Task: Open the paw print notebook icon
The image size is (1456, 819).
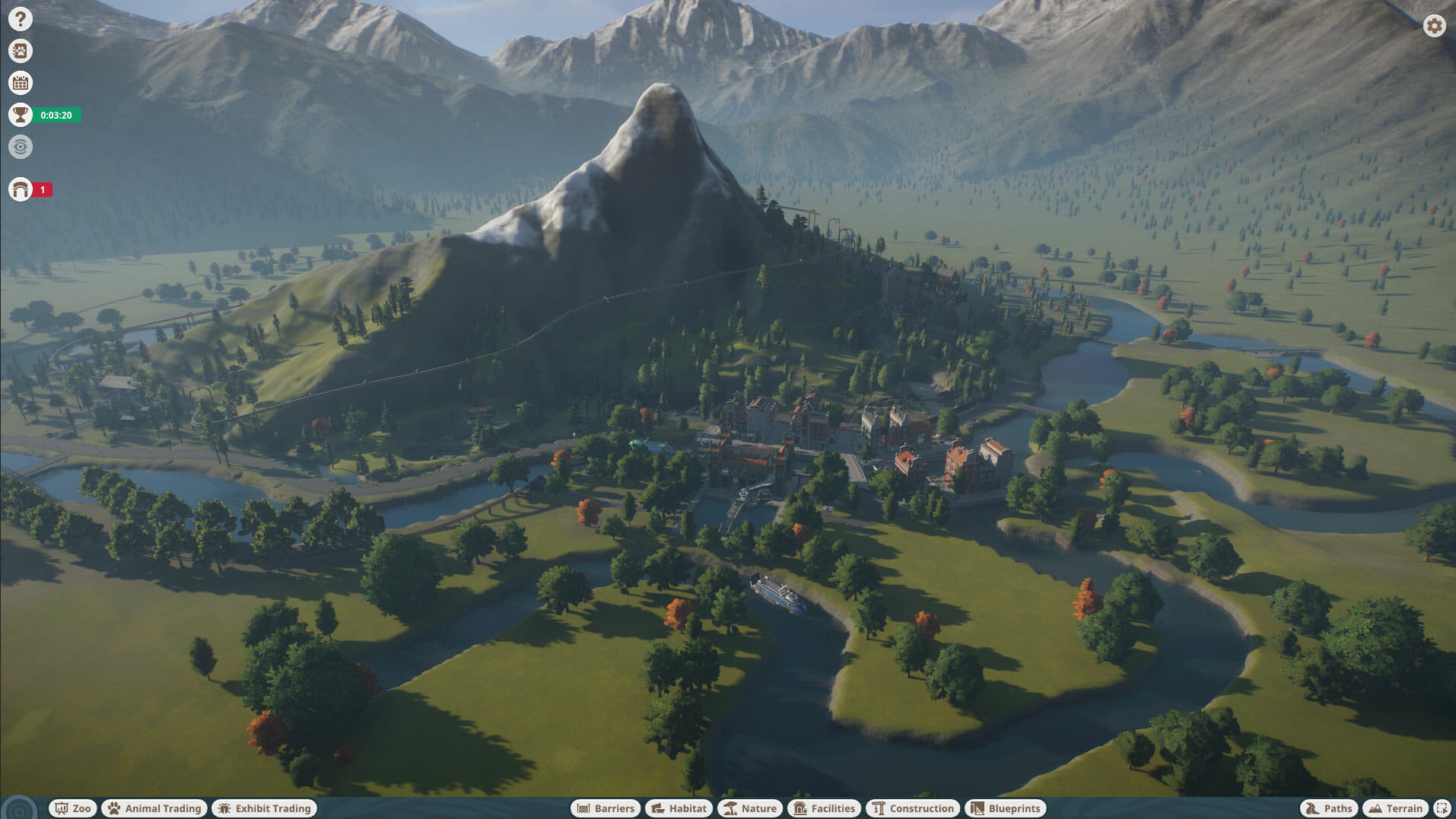Action: coord(21,51)
